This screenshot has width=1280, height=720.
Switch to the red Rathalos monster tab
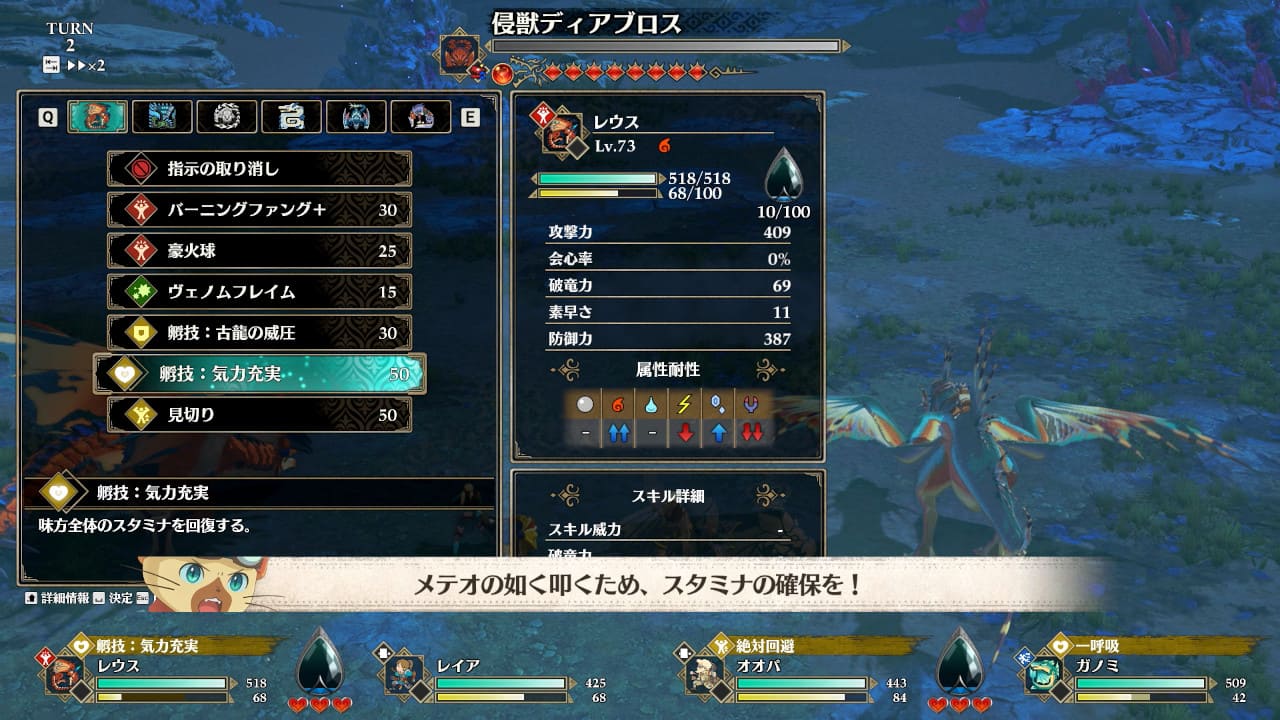click(97, 117)
